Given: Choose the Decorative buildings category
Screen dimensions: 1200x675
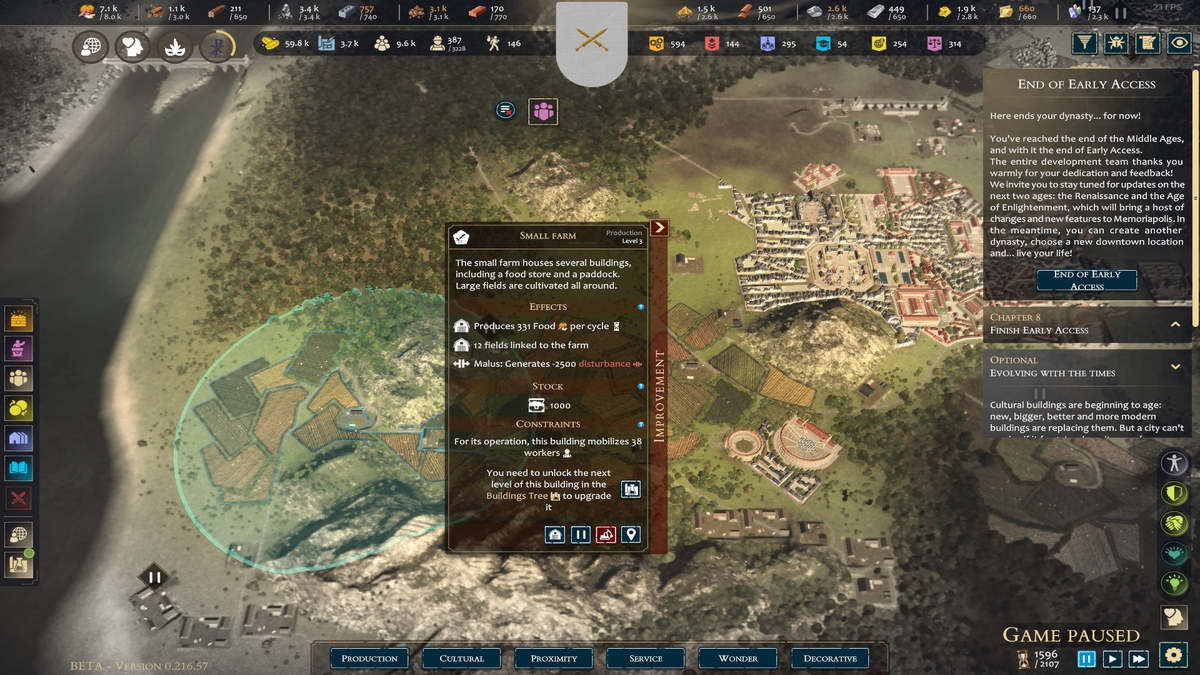Looking at the screenshot, I should [830, 658].
